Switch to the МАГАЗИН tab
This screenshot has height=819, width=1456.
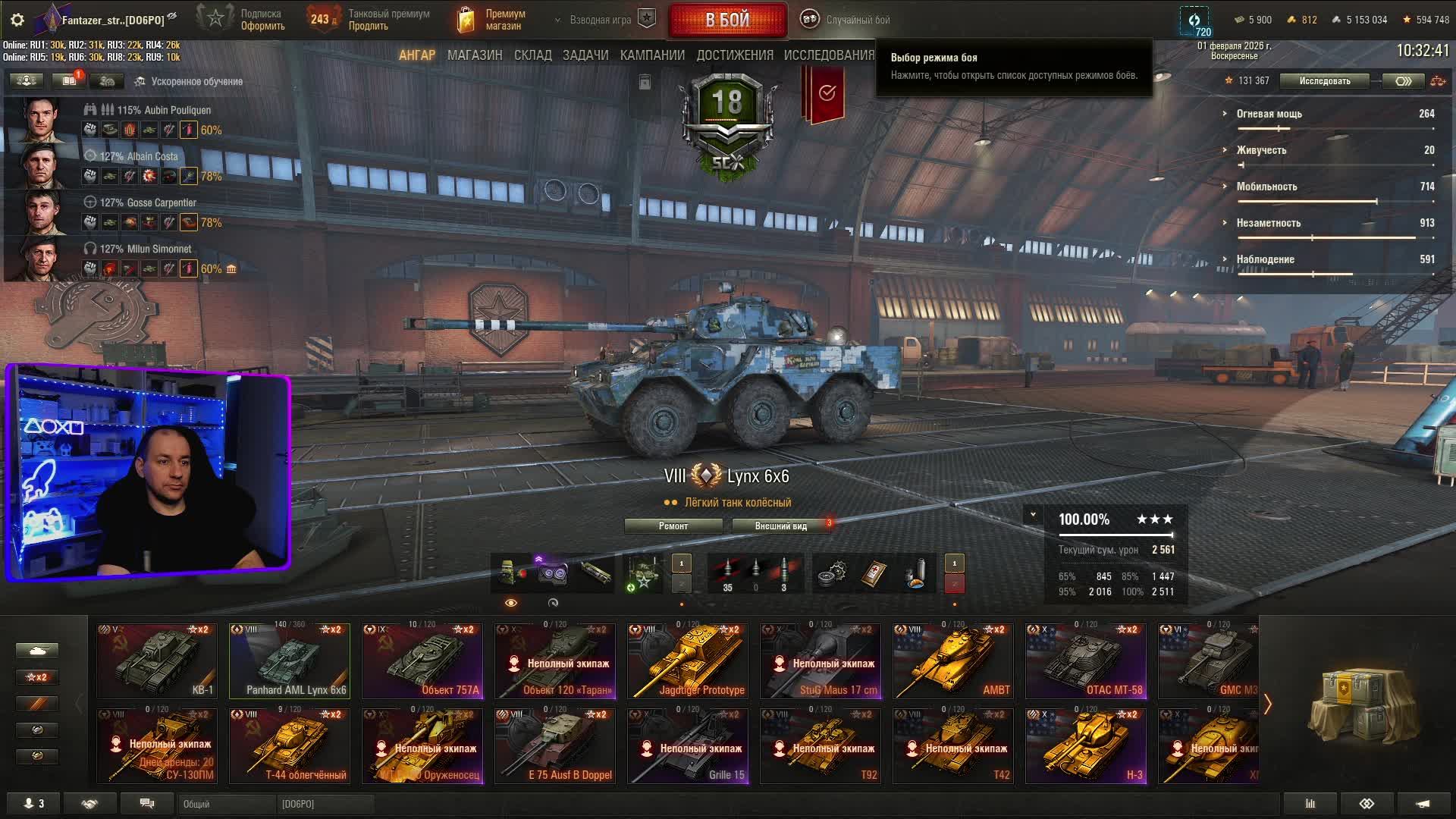pyautogui.click(x=475, y=55)
